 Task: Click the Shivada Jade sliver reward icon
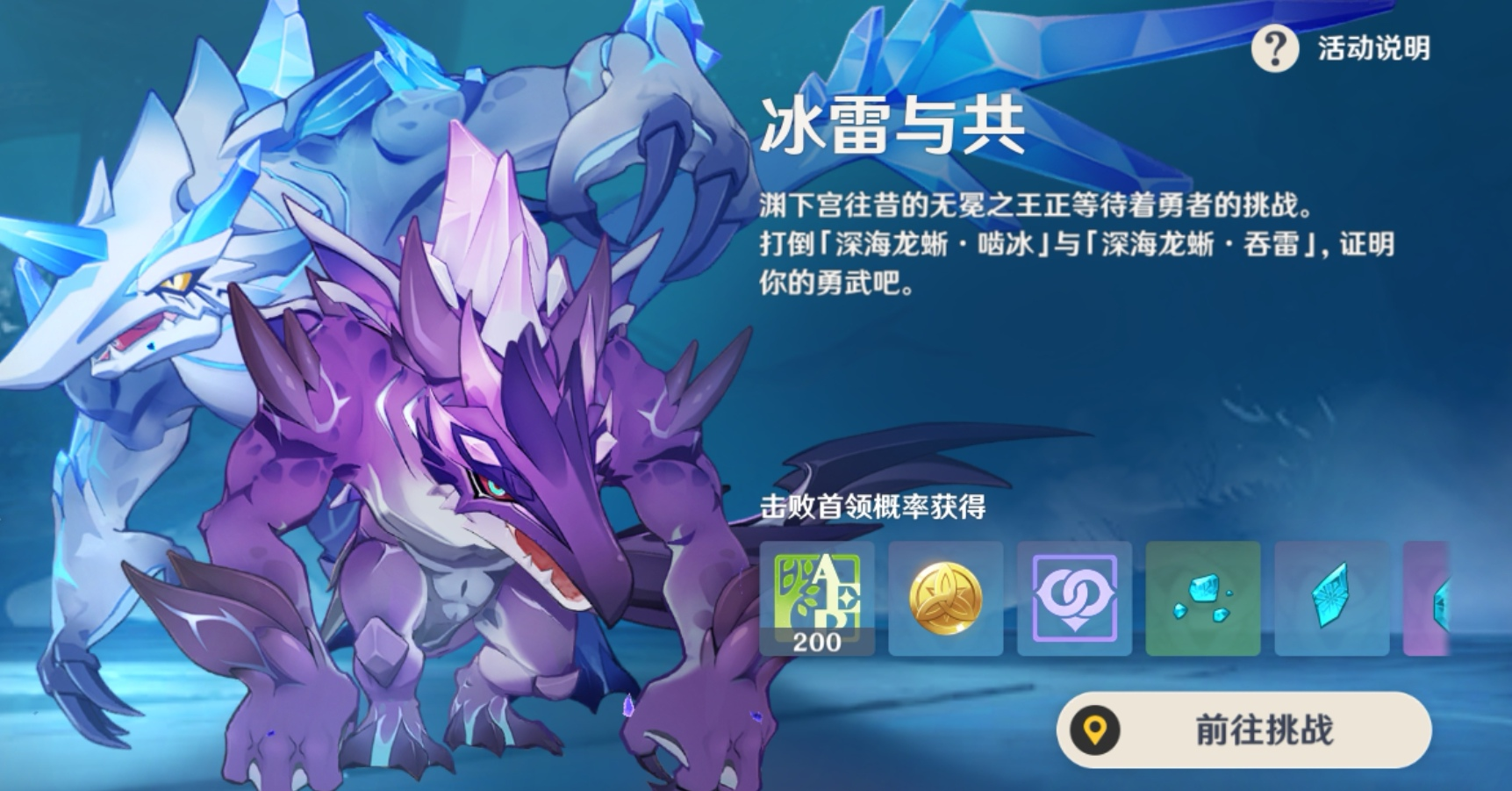(1331, 596)
